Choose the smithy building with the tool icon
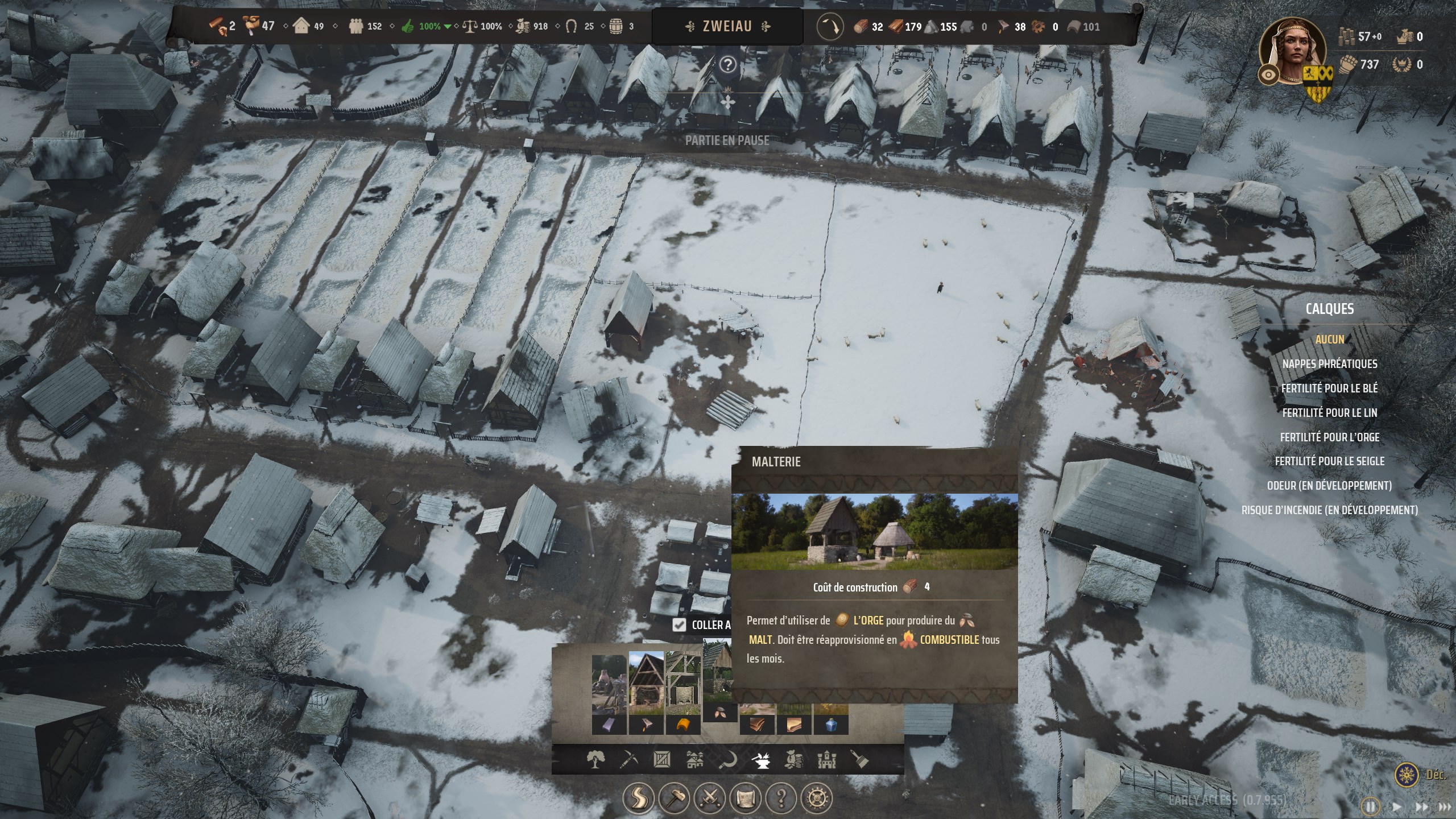The height and width of the screenshot is (819, 1456). pyautogui.click(x=646, y=694)
